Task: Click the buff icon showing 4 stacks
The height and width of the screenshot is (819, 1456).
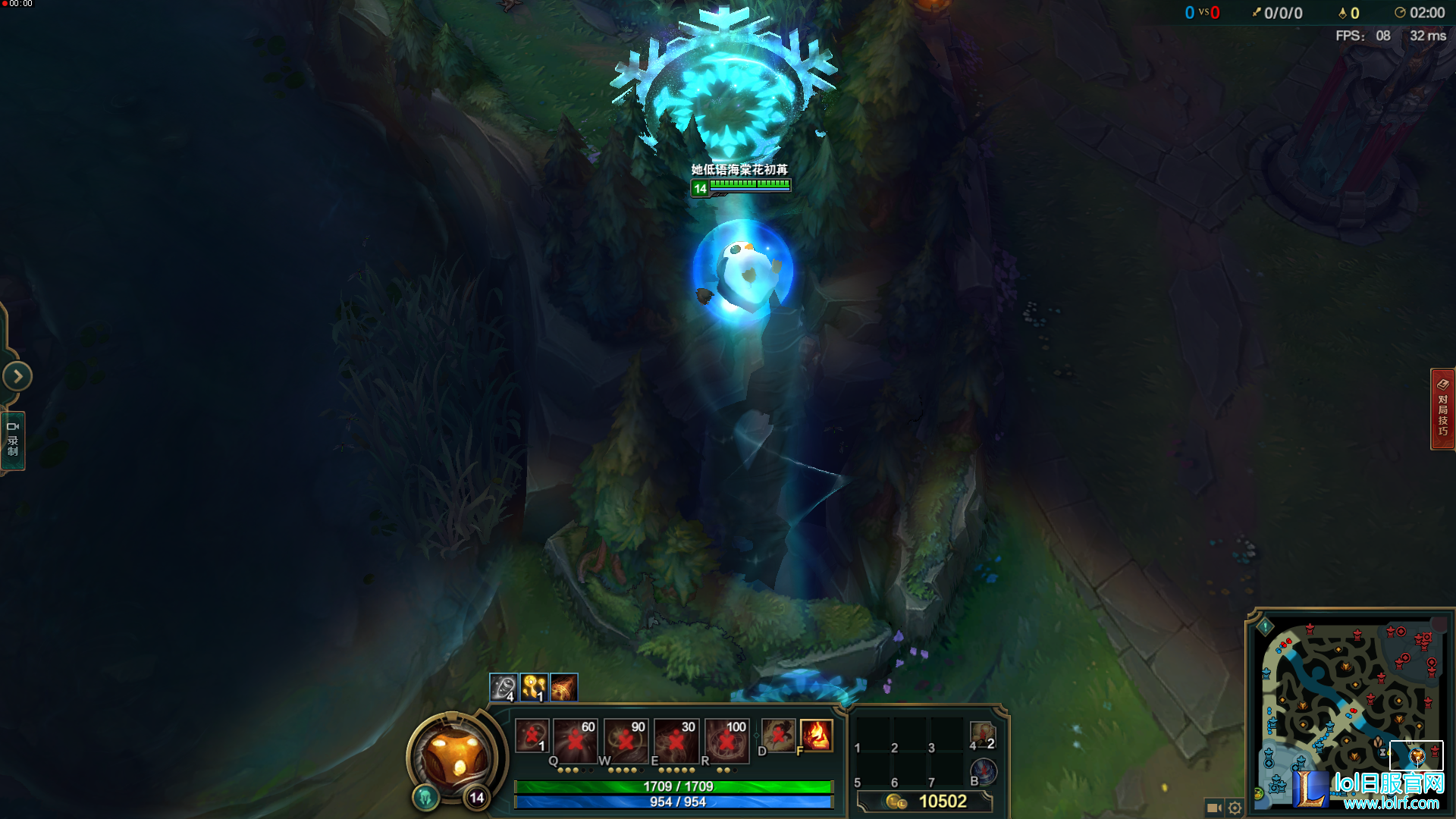Action: point(502,687)
